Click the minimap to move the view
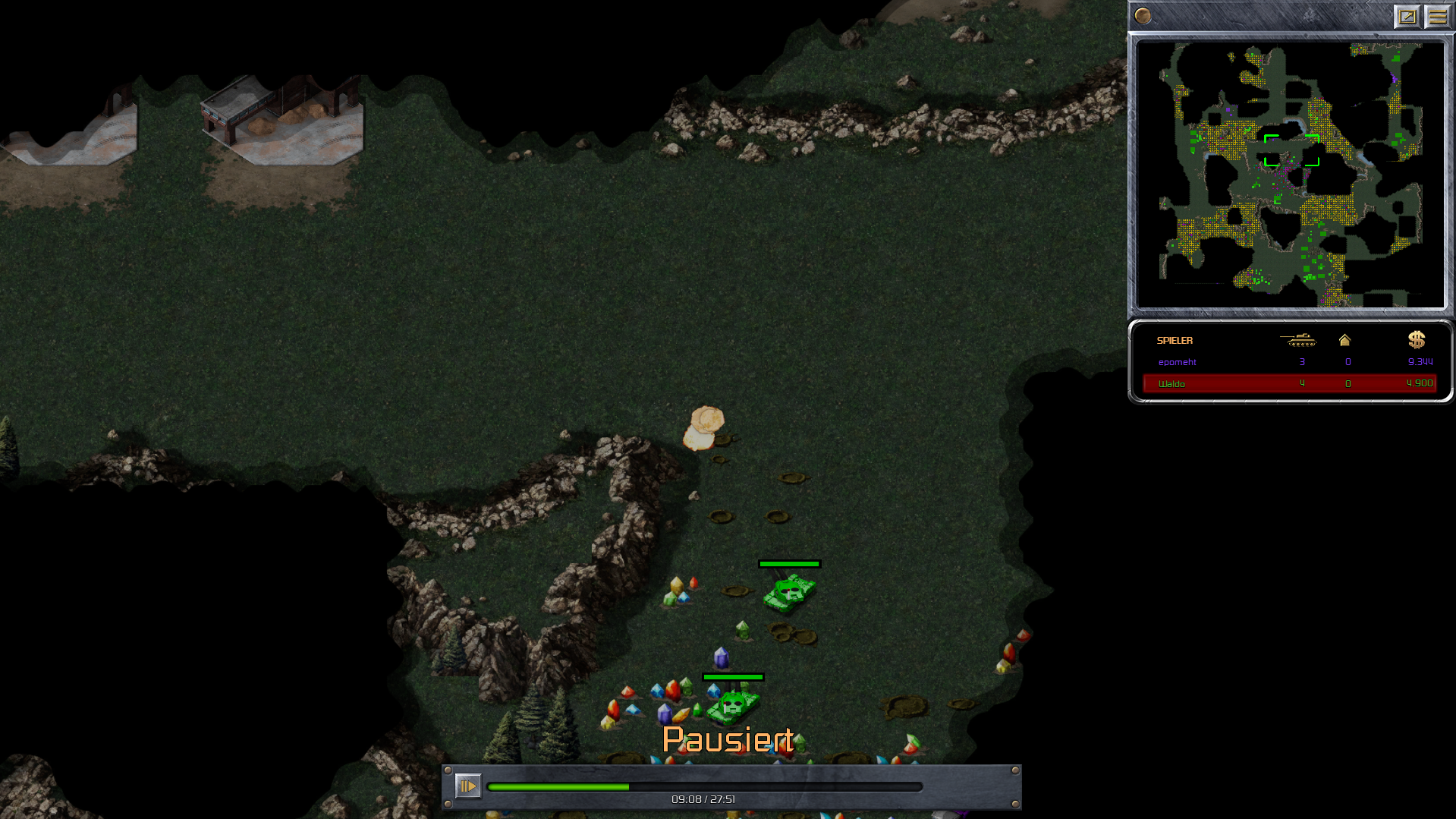This screenshot has height=819, width=1456. [x=1290, y=175]
